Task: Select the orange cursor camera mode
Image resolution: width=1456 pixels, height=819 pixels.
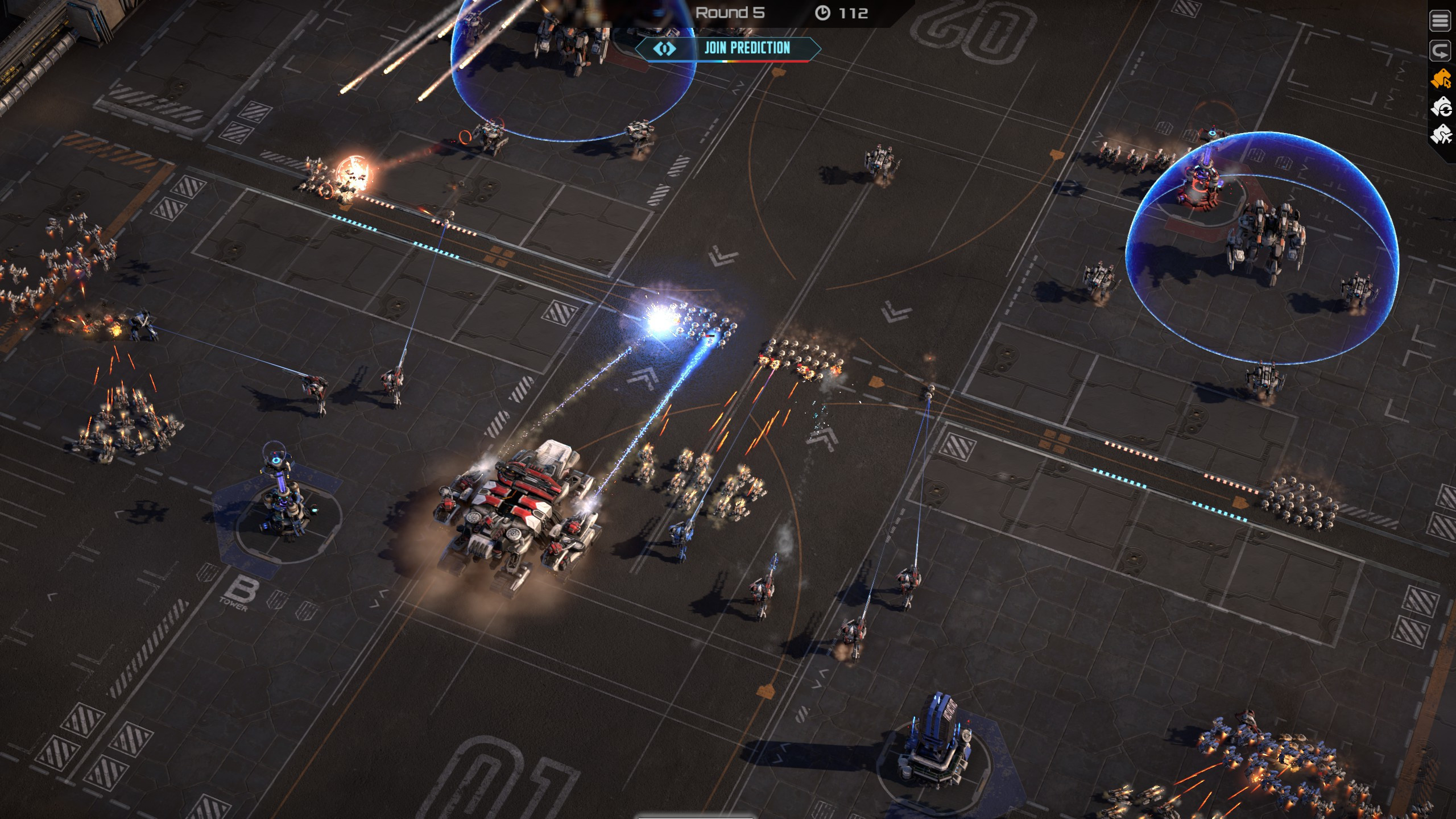Action: 1441,79
